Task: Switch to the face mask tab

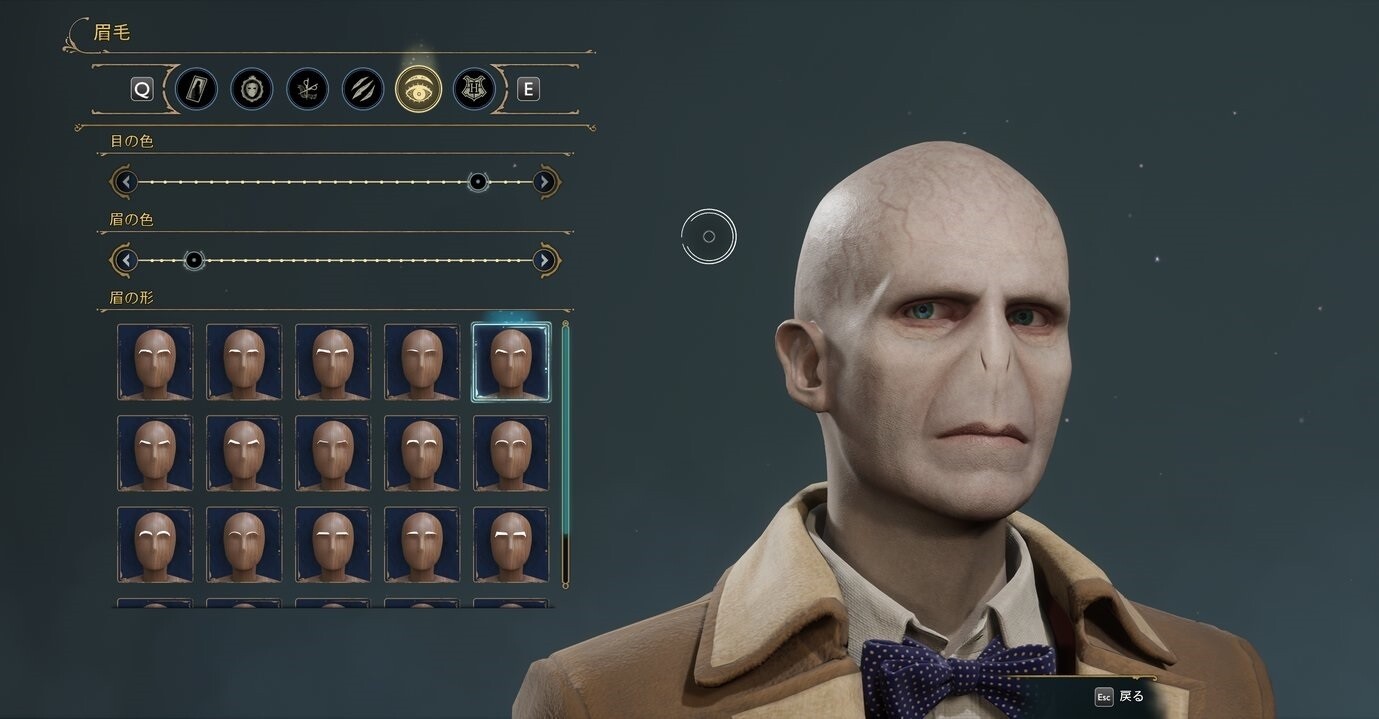Action: click(252, 89)
